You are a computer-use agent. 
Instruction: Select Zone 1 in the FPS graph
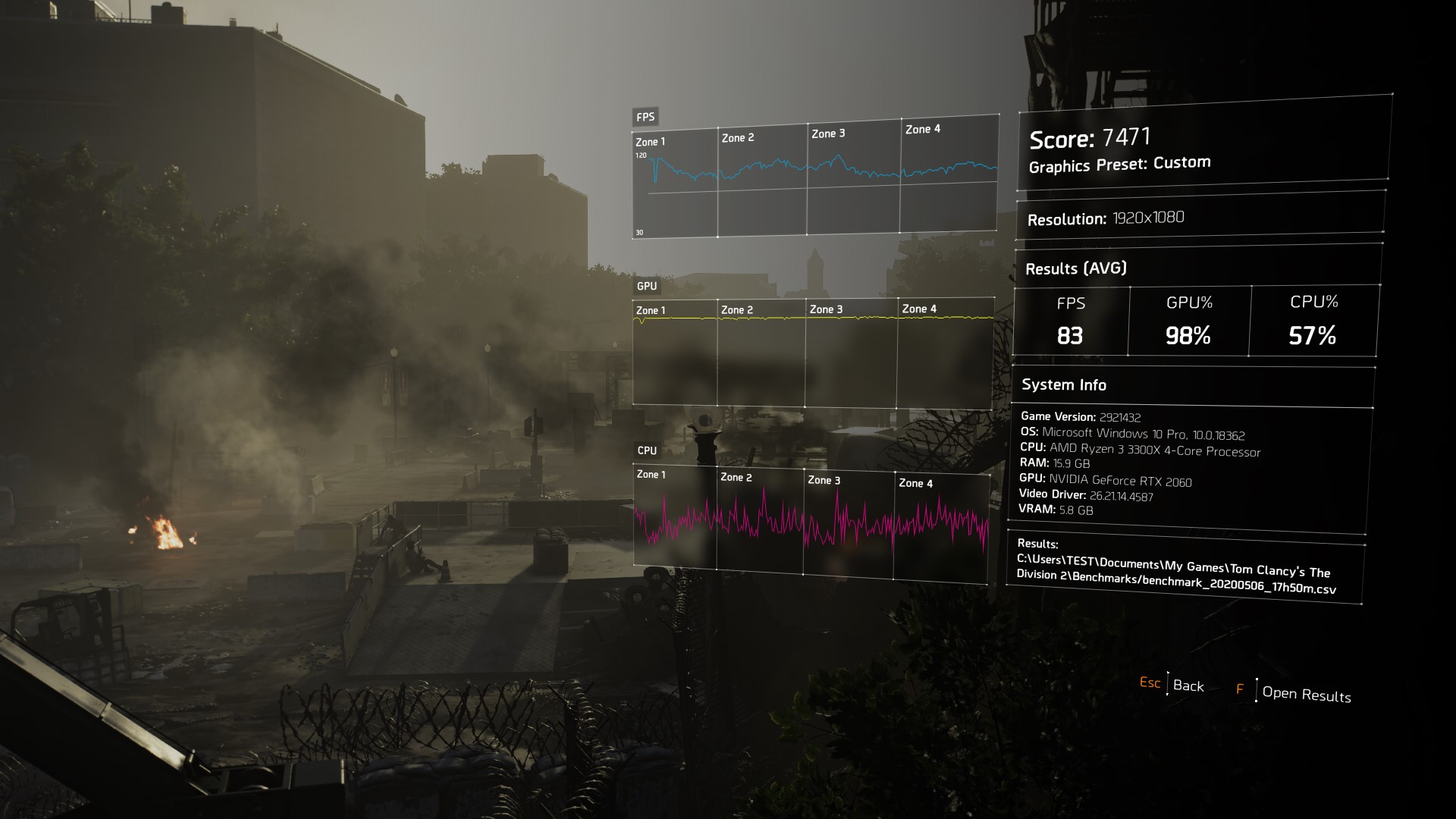click(650, 140)
